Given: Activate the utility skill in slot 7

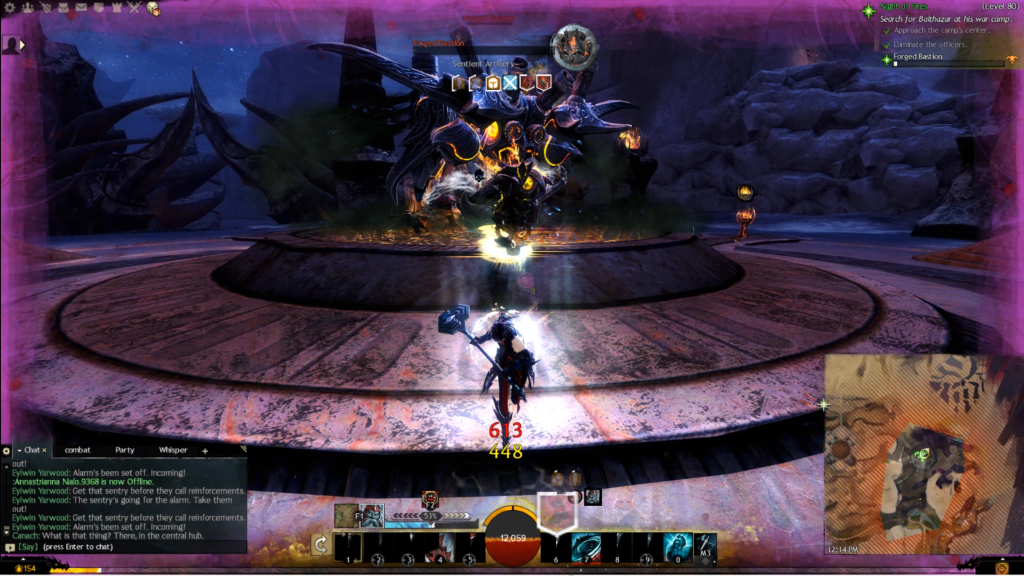Looking at the screenshot, I should tap(586, 547).
